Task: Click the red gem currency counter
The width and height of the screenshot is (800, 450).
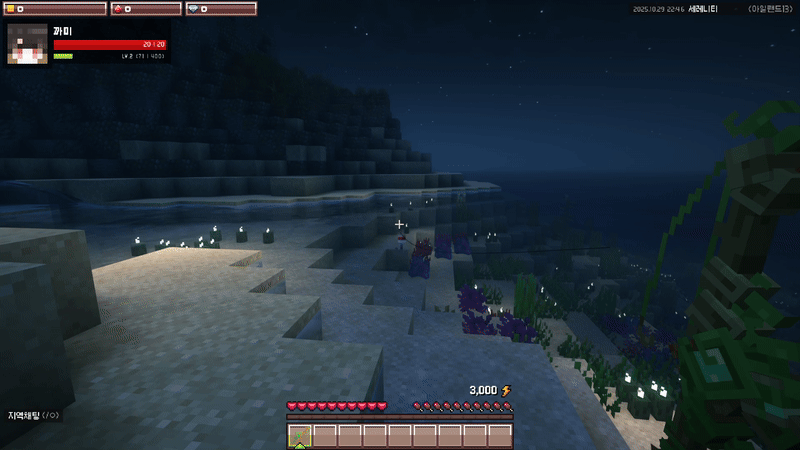Action: click(145, 9)
